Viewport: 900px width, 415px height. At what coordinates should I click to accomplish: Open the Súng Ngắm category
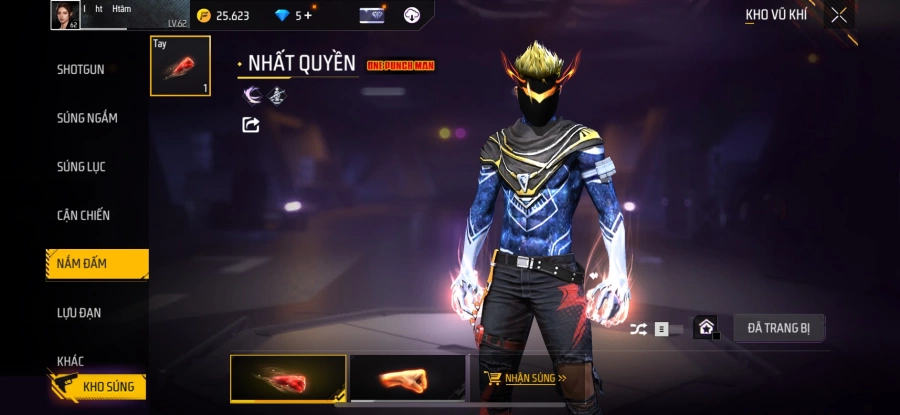(87, 118)
